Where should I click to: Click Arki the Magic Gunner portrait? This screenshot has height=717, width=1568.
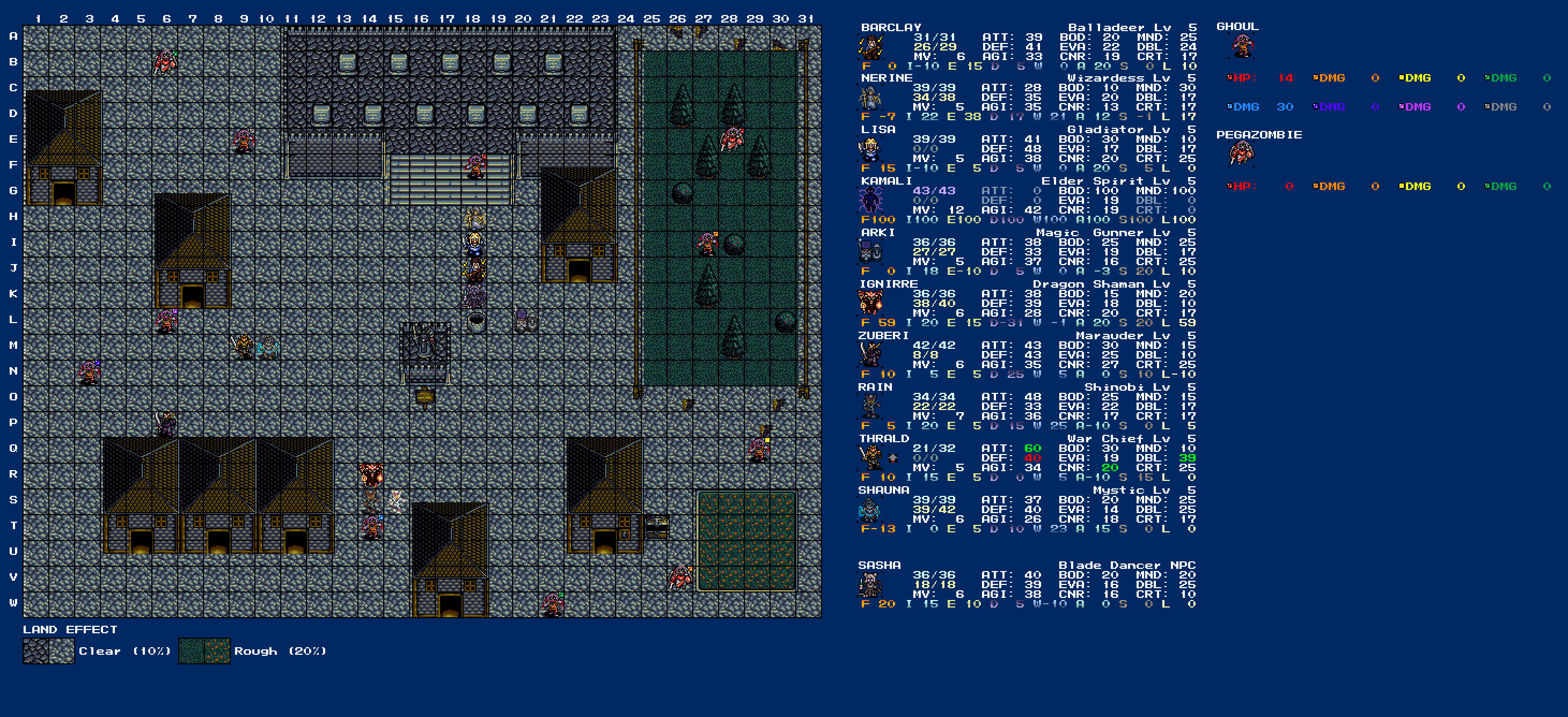tap(870, 252)
